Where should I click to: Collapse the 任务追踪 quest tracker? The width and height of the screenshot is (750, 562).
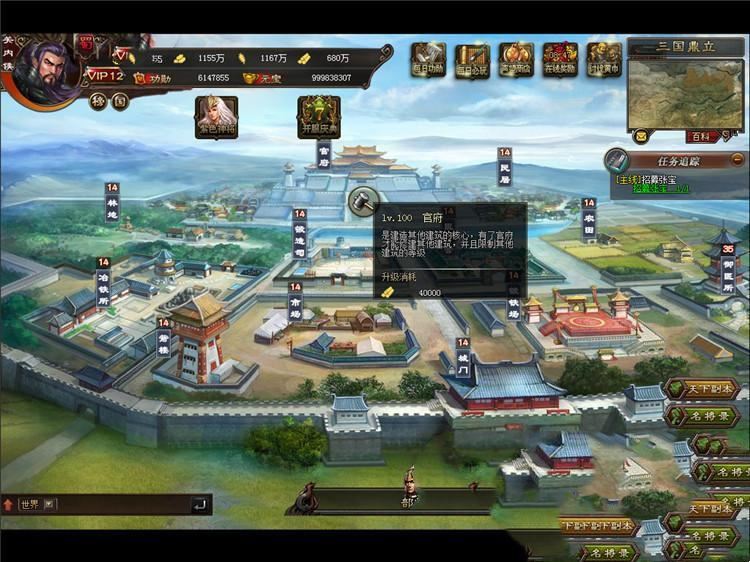coord(737,159)
